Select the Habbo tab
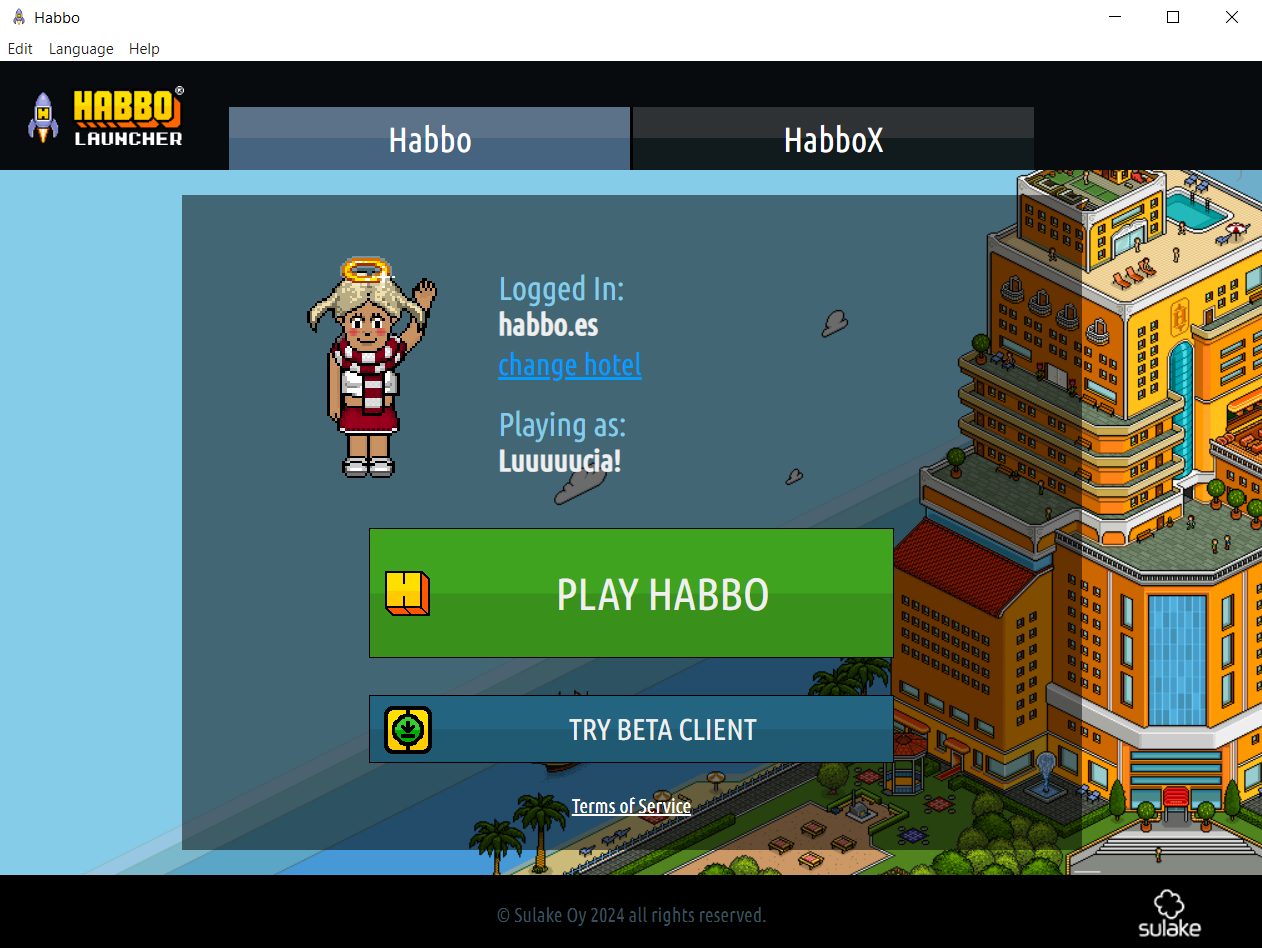Screen dimensions: 1262x948 coord(430,139)
